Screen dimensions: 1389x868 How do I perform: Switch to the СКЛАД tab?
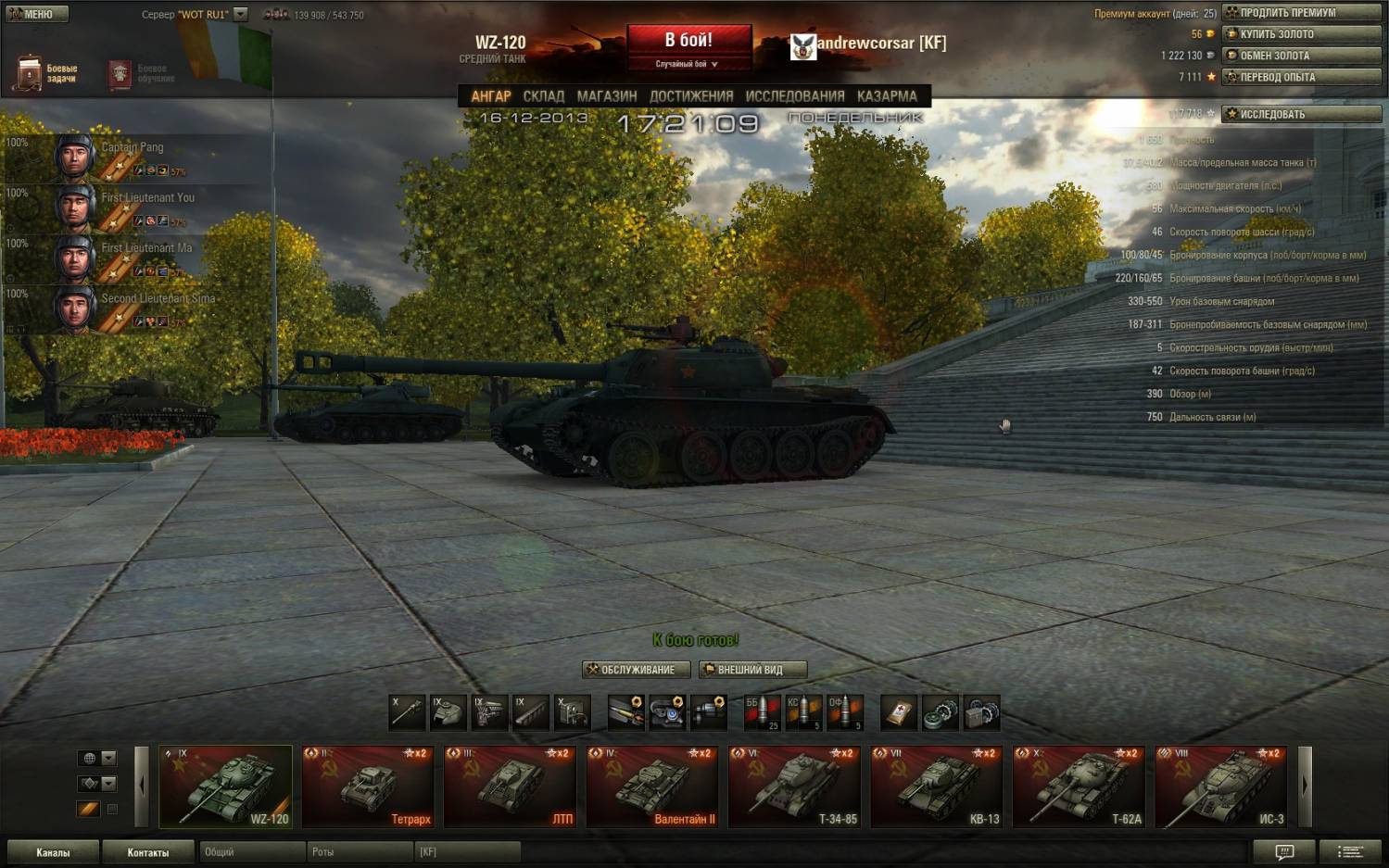coord(543,96)
